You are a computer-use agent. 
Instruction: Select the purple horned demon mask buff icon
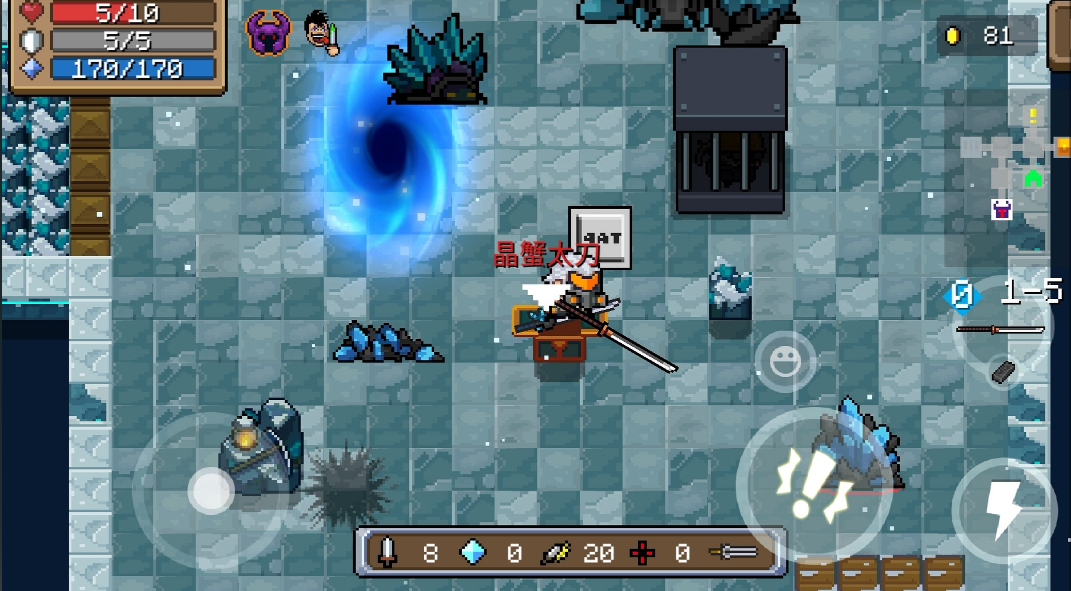click(267, 33)
